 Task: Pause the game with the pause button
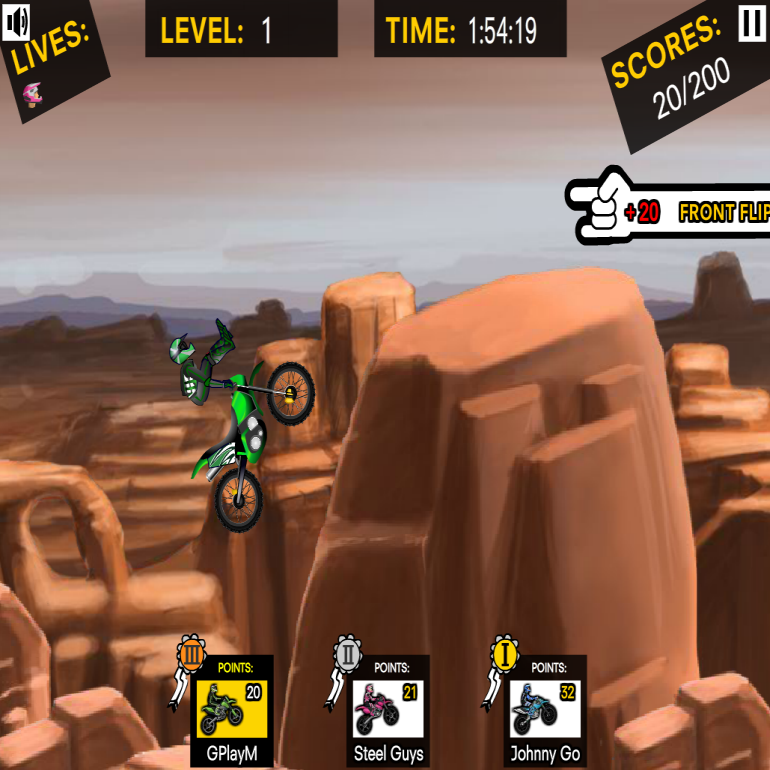(x=751, y=24)
